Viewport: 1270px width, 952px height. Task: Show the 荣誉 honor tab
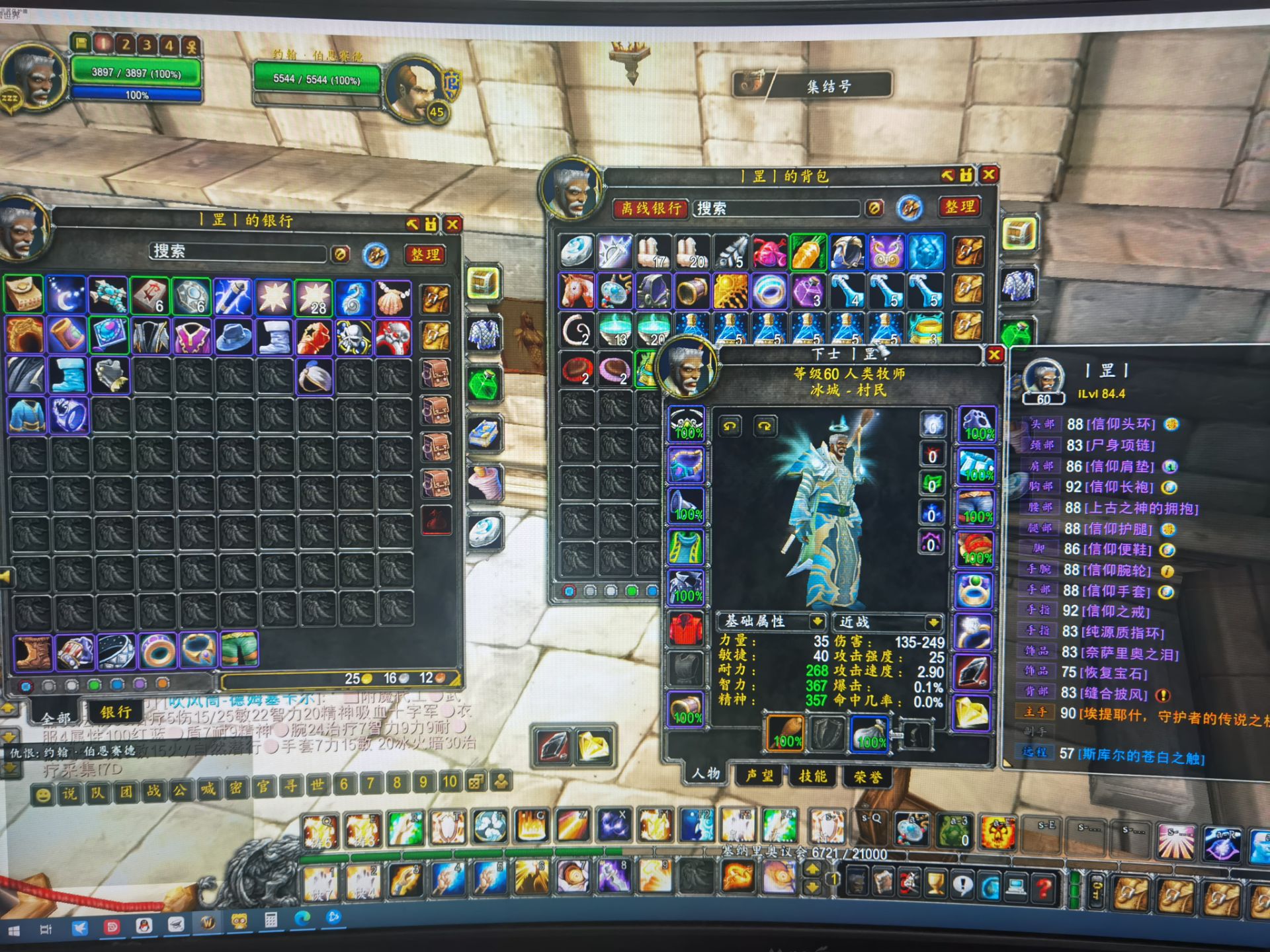coord(867,777)
